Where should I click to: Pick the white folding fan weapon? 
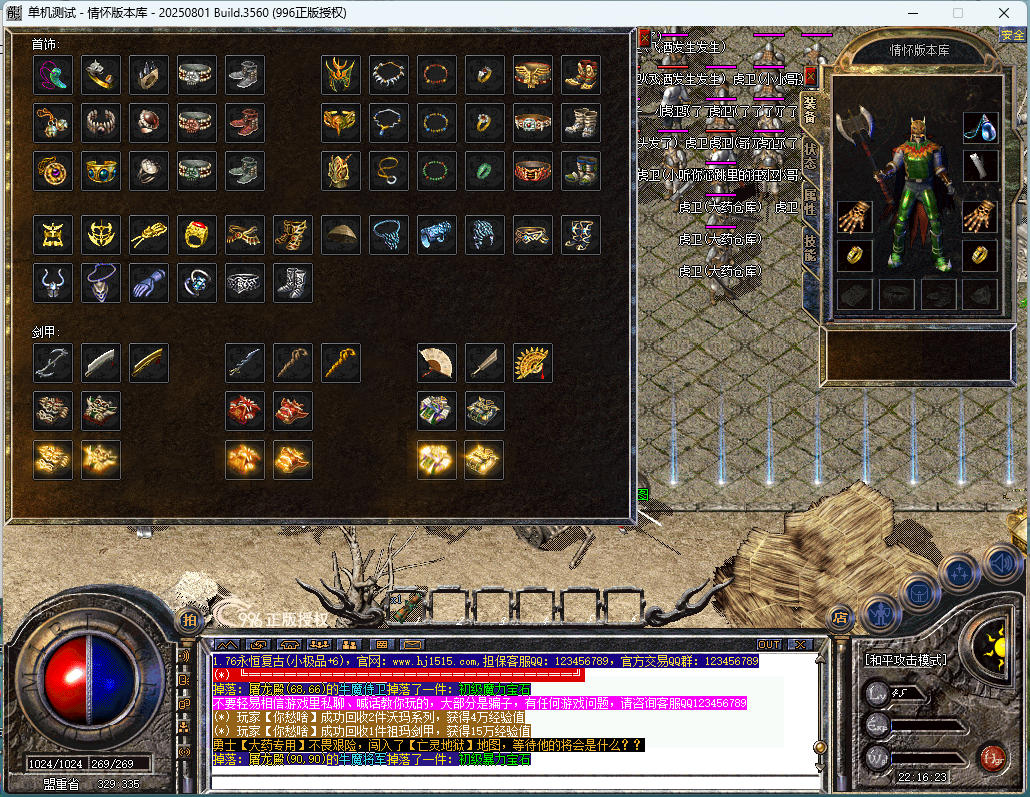pyautogui.click(x=437, y=363)
